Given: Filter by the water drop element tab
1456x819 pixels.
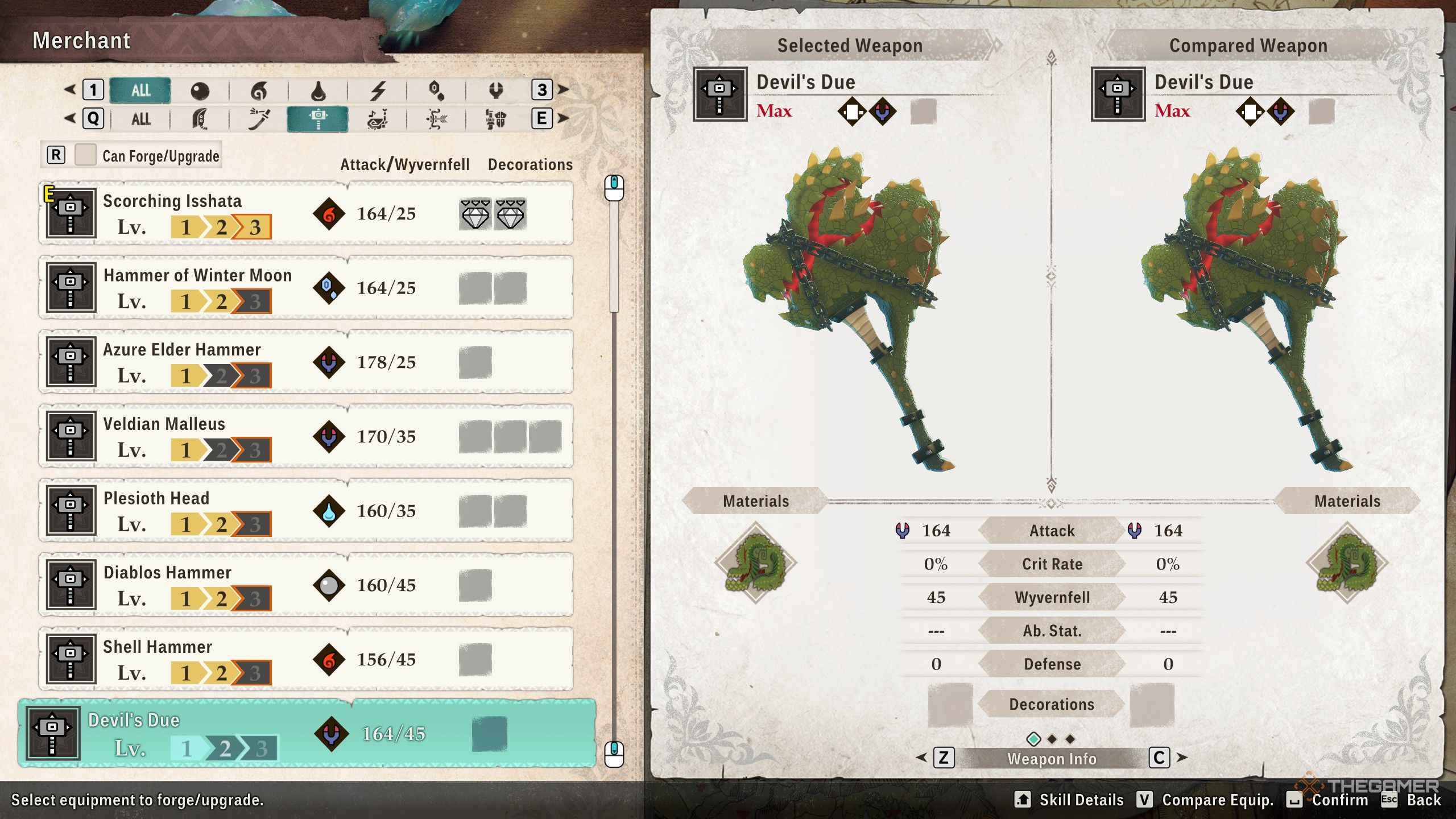Looking at the screenshot, I should pos(318,90).
